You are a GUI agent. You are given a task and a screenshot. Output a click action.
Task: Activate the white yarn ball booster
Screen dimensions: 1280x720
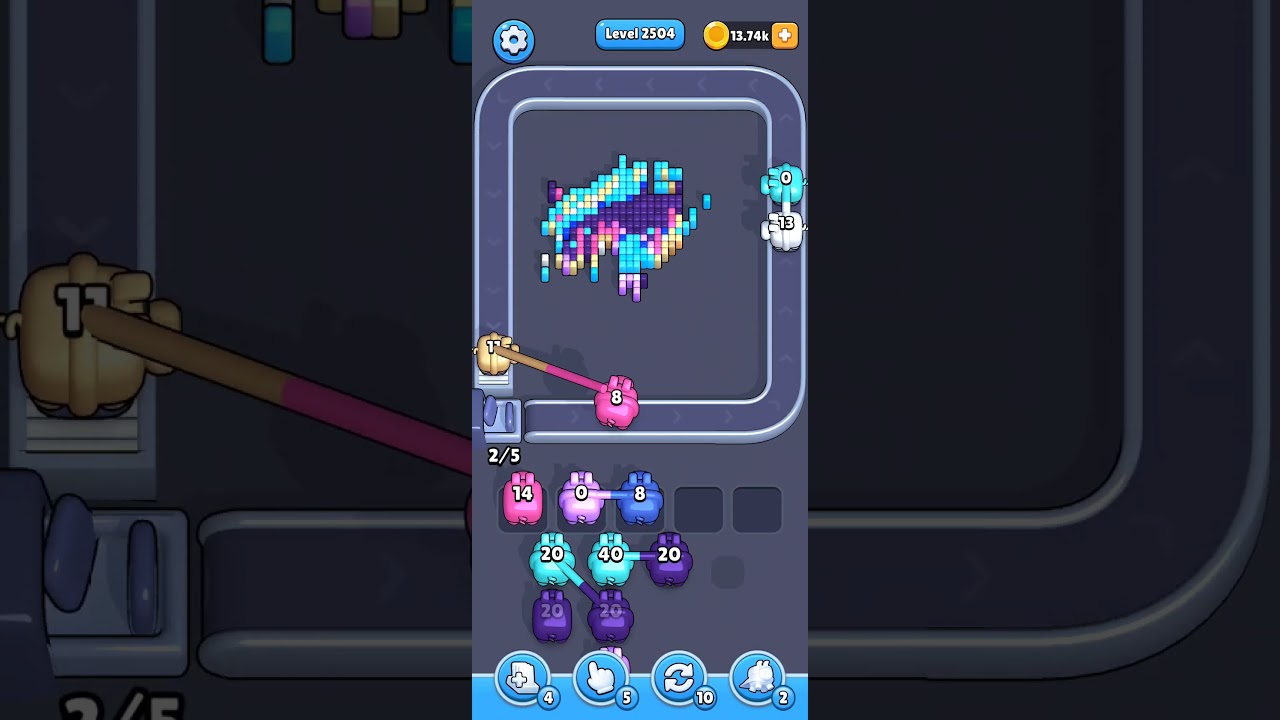758,678
